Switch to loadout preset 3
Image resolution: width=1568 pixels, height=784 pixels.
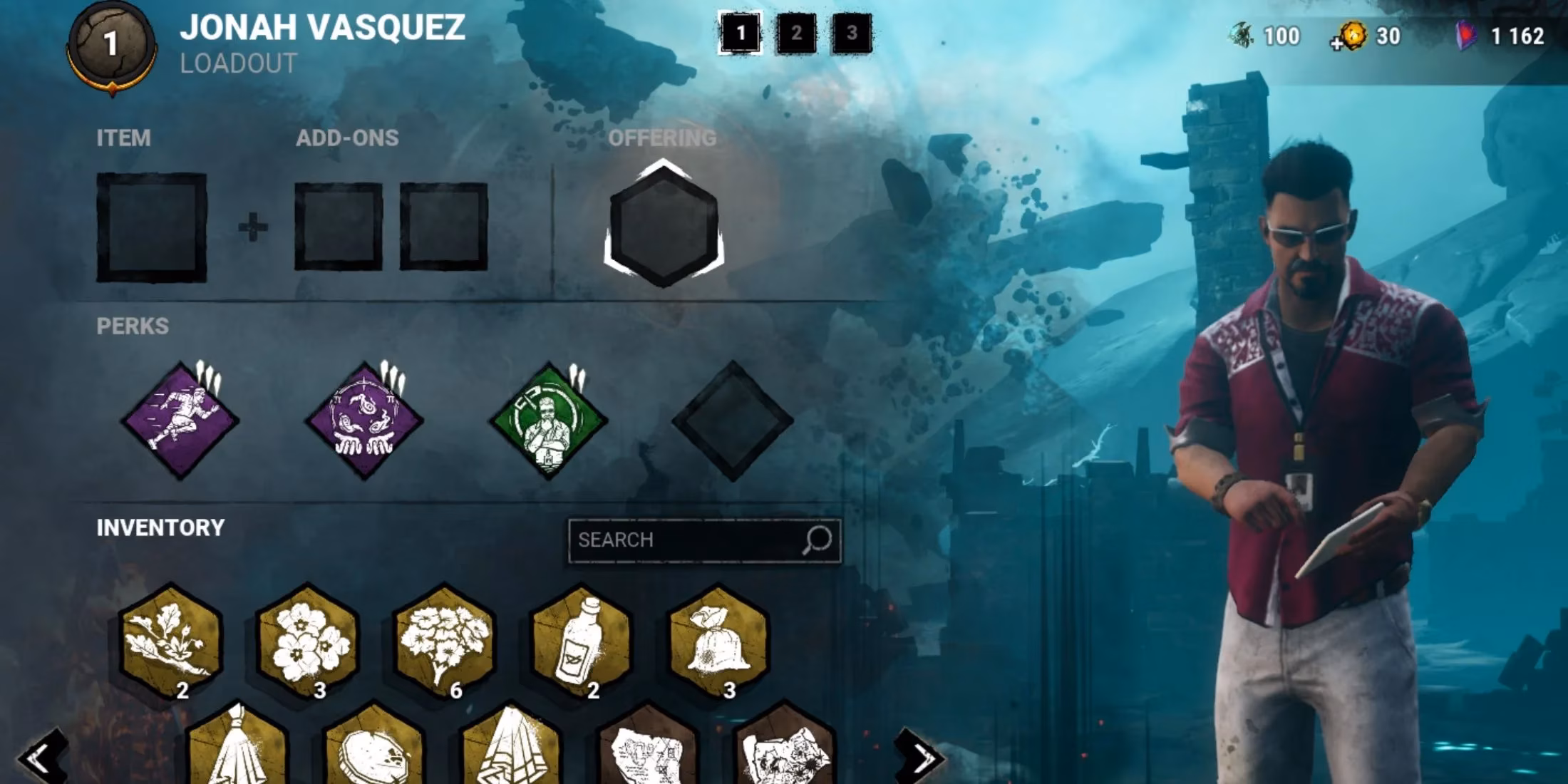pos(850,33)
